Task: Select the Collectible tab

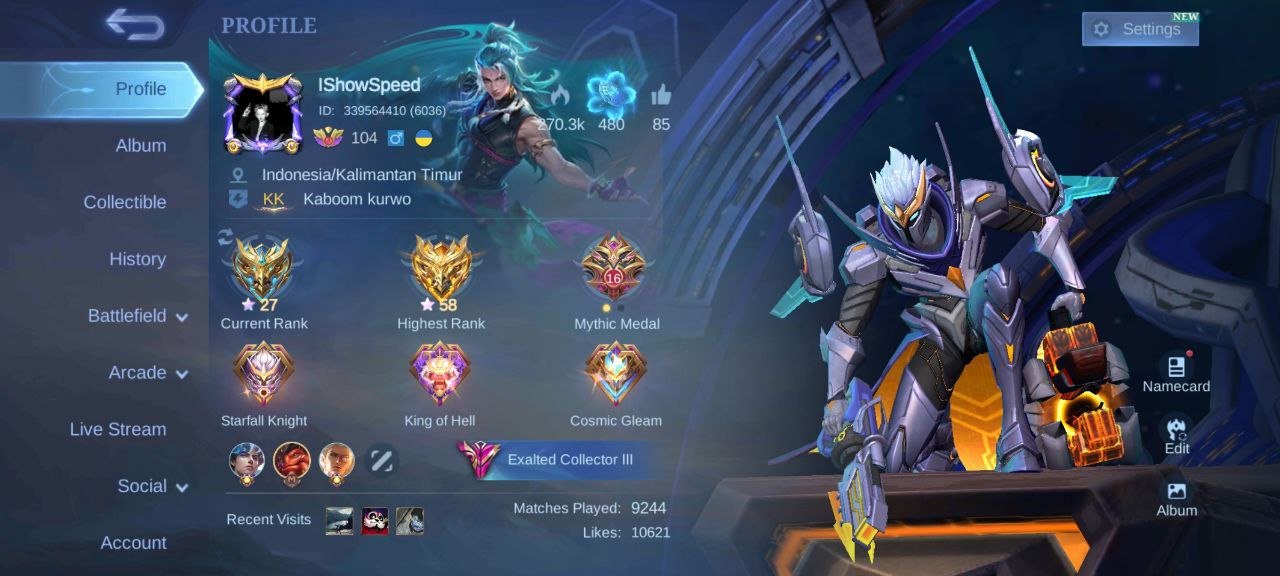Action: (124, 202)
